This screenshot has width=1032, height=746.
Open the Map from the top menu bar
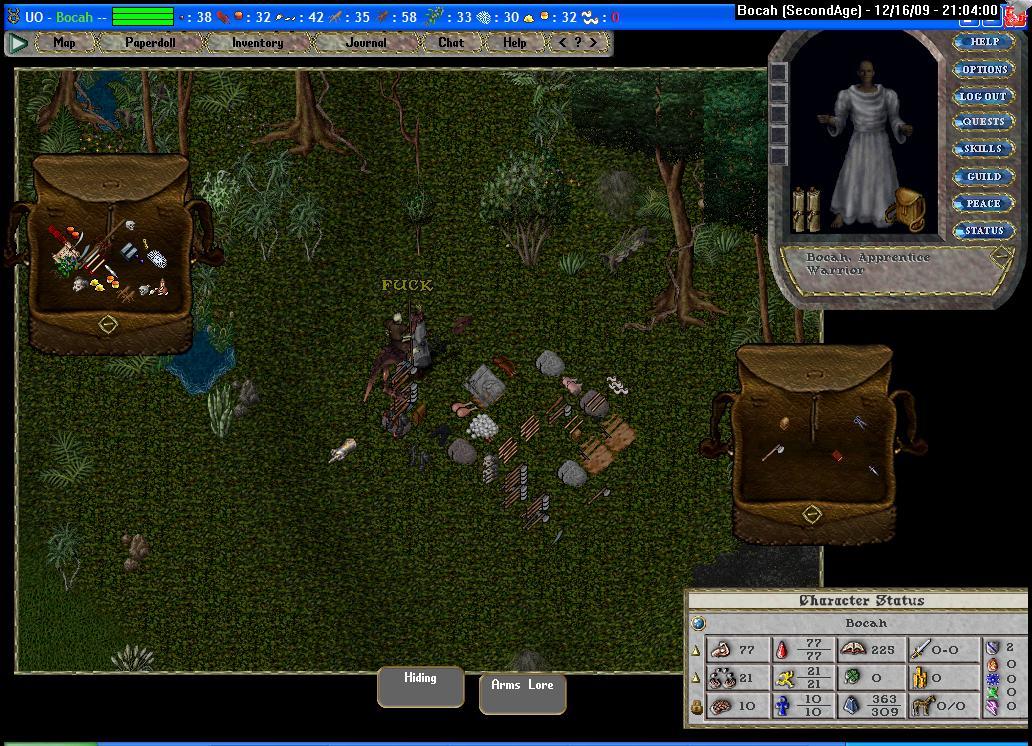(x=64, y=43)
